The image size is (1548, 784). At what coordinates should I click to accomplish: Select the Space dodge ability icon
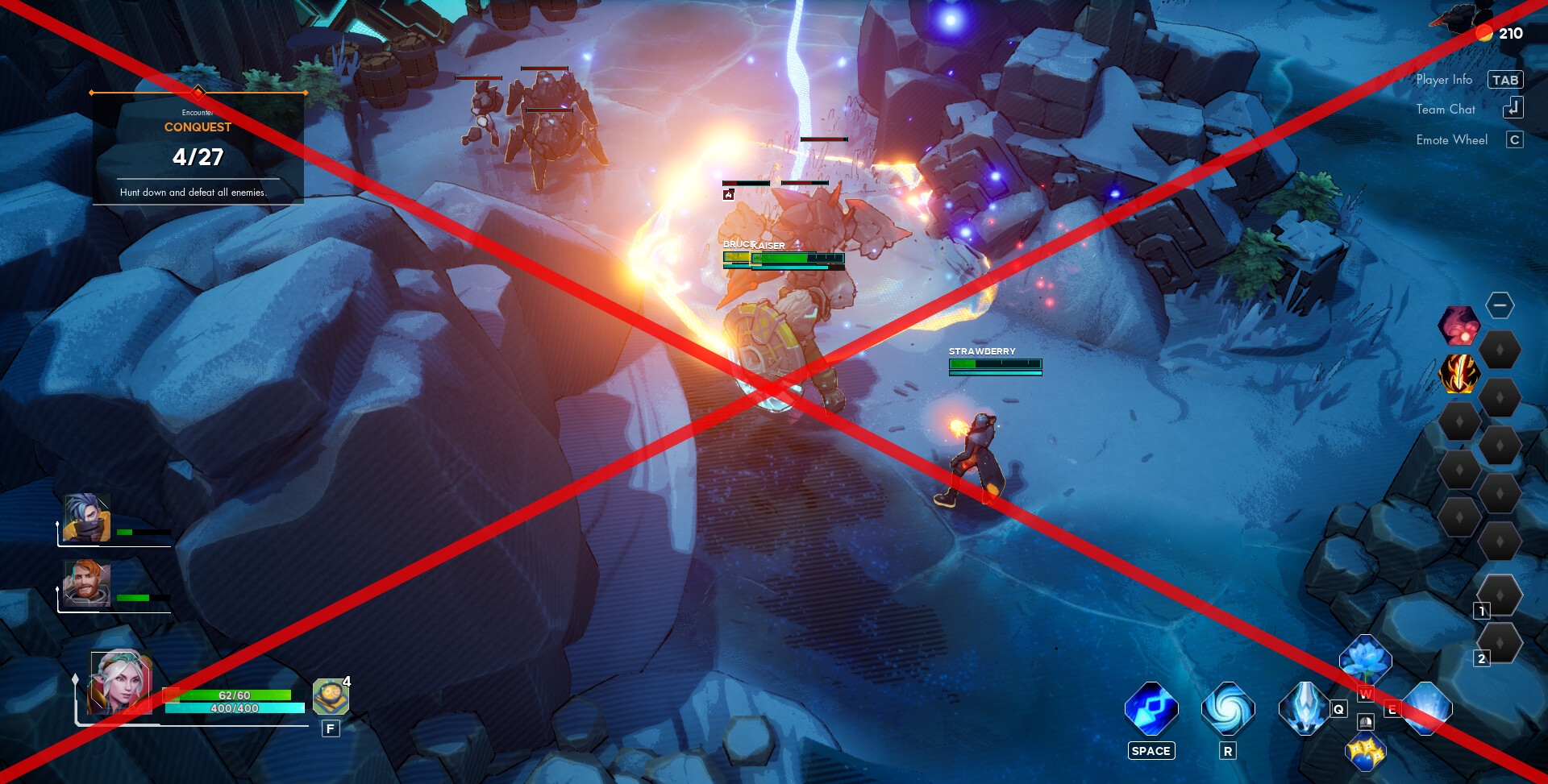coord(1151,710)
